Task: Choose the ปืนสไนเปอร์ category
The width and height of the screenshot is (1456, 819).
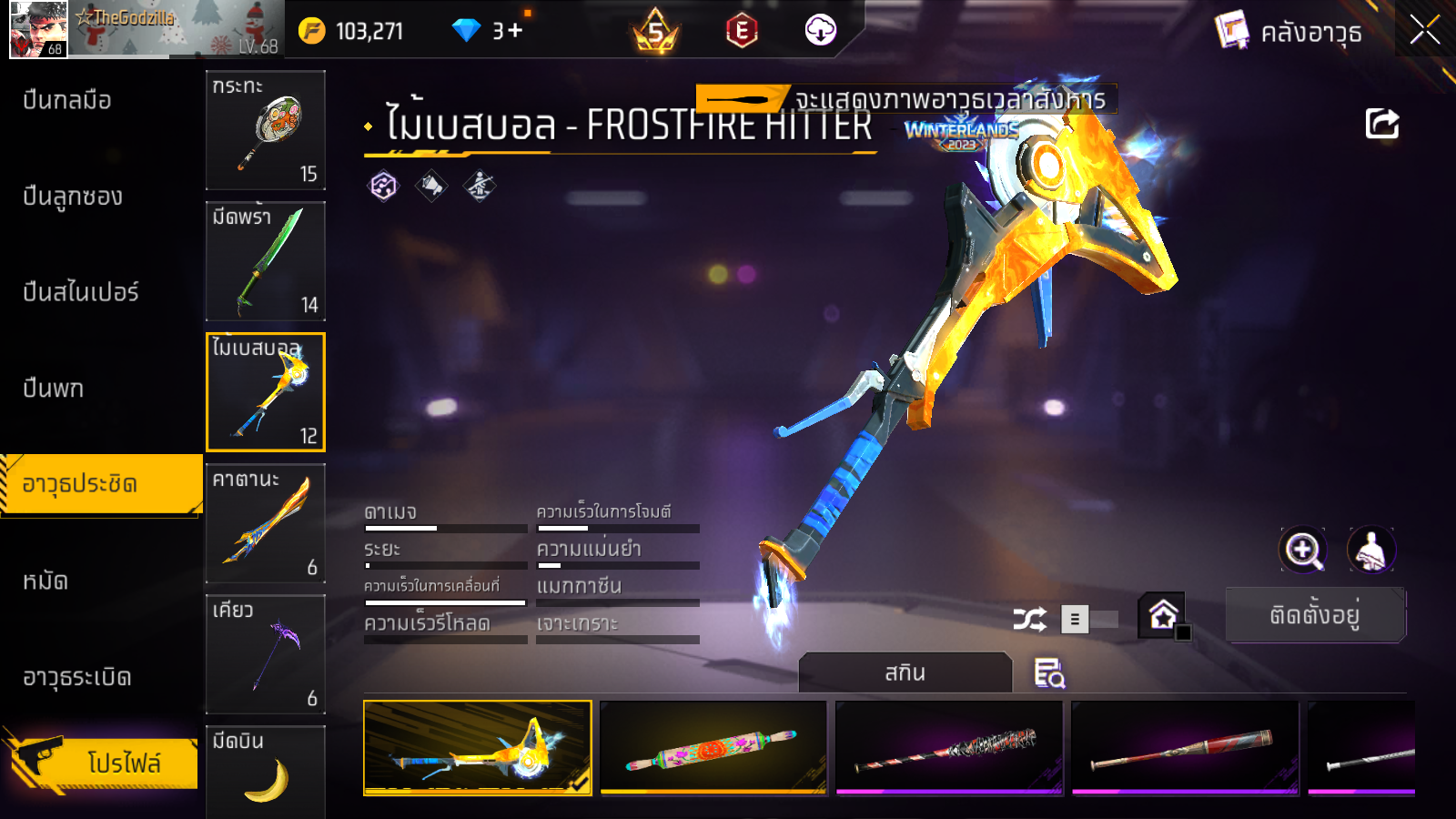Action: (x=81, y=292)
